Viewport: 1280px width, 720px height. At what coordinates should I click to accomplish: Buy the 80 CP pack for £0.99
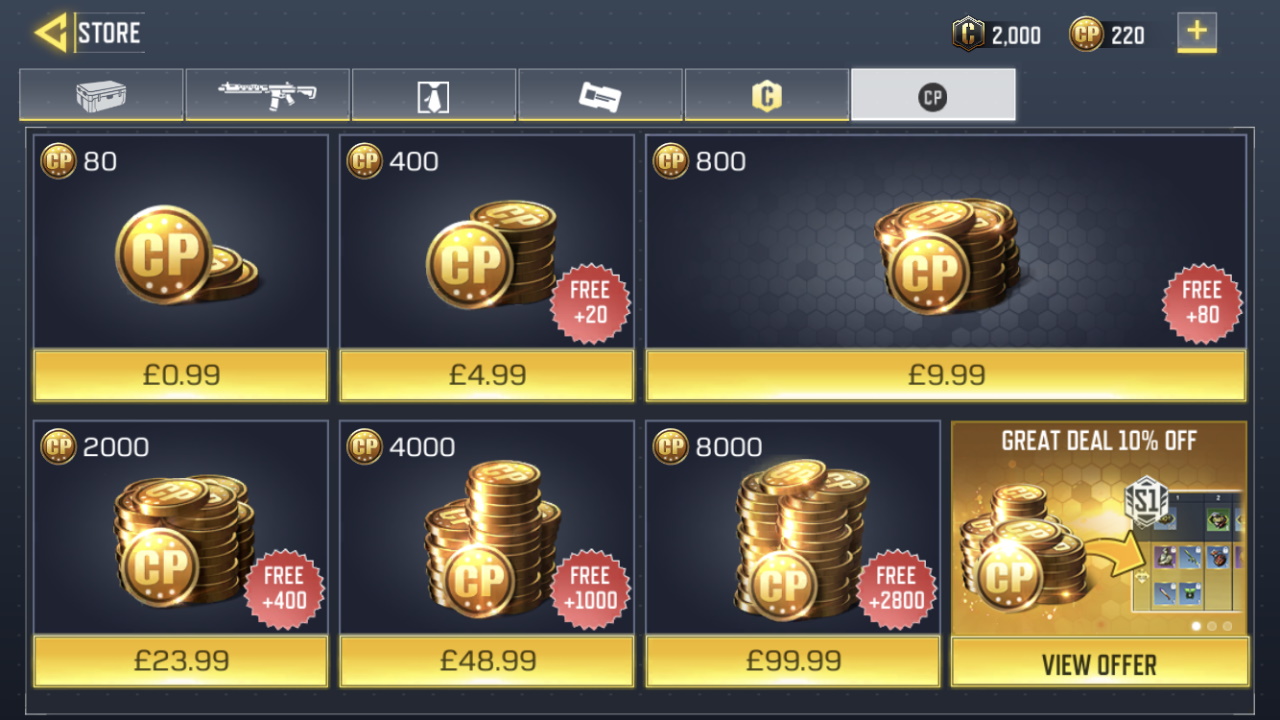[x=180, y=375]
